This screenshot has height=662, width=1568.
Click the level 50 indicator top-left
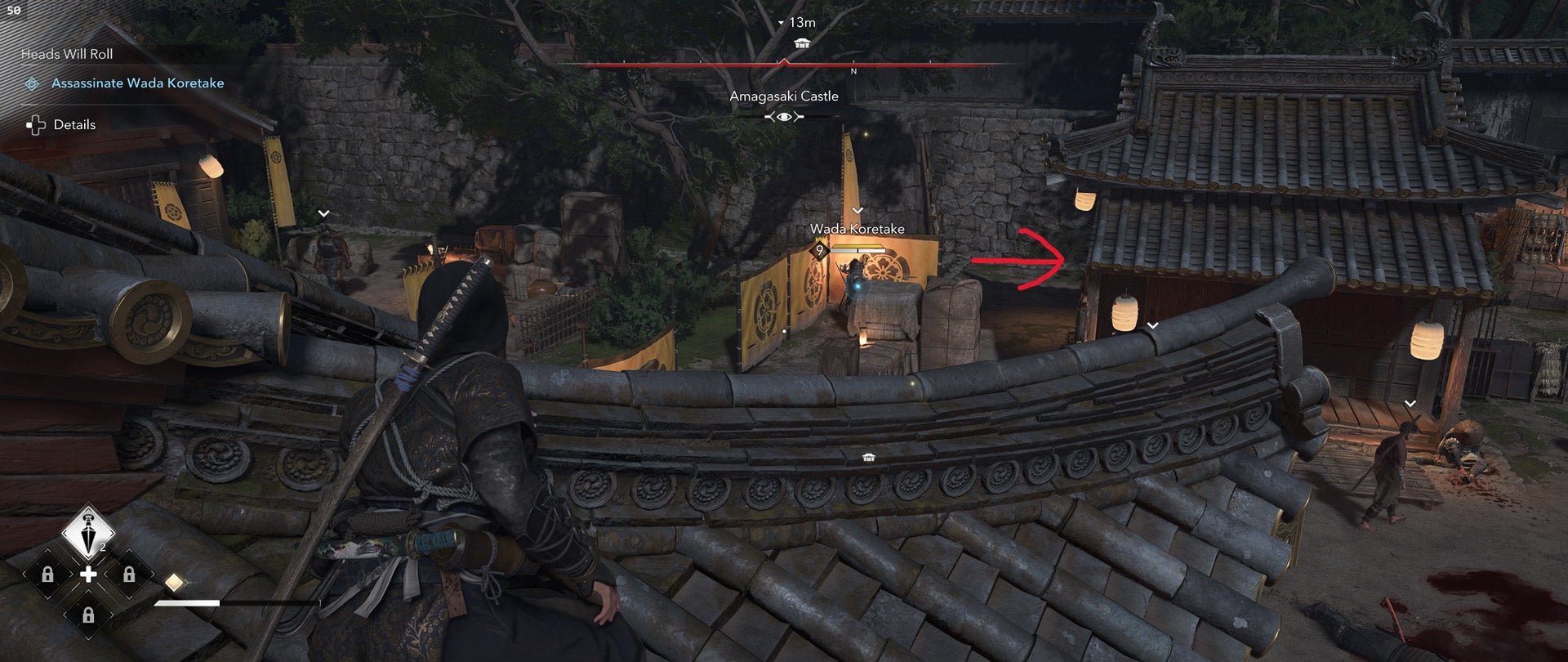tap(14, 10)
